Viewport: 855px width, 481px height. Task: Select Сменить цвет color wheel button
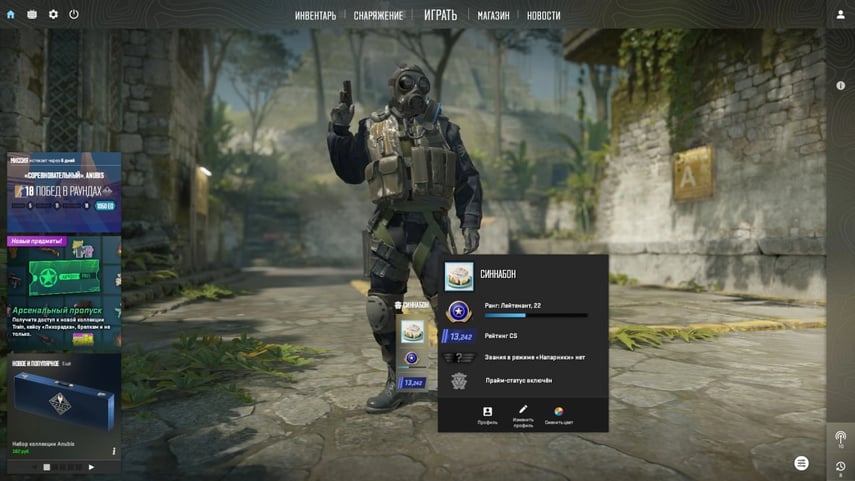tap(559, 415)
